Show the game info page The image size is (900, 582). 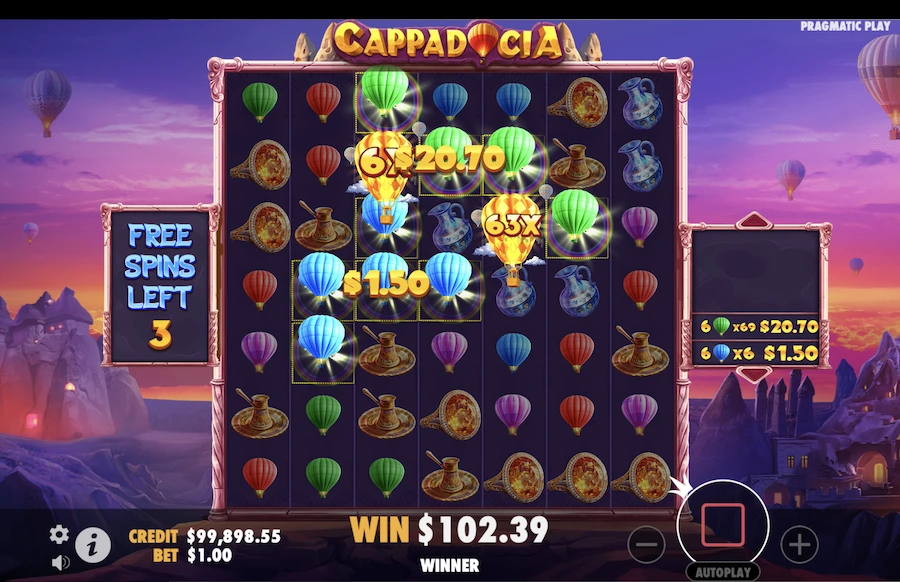[93, 544]
